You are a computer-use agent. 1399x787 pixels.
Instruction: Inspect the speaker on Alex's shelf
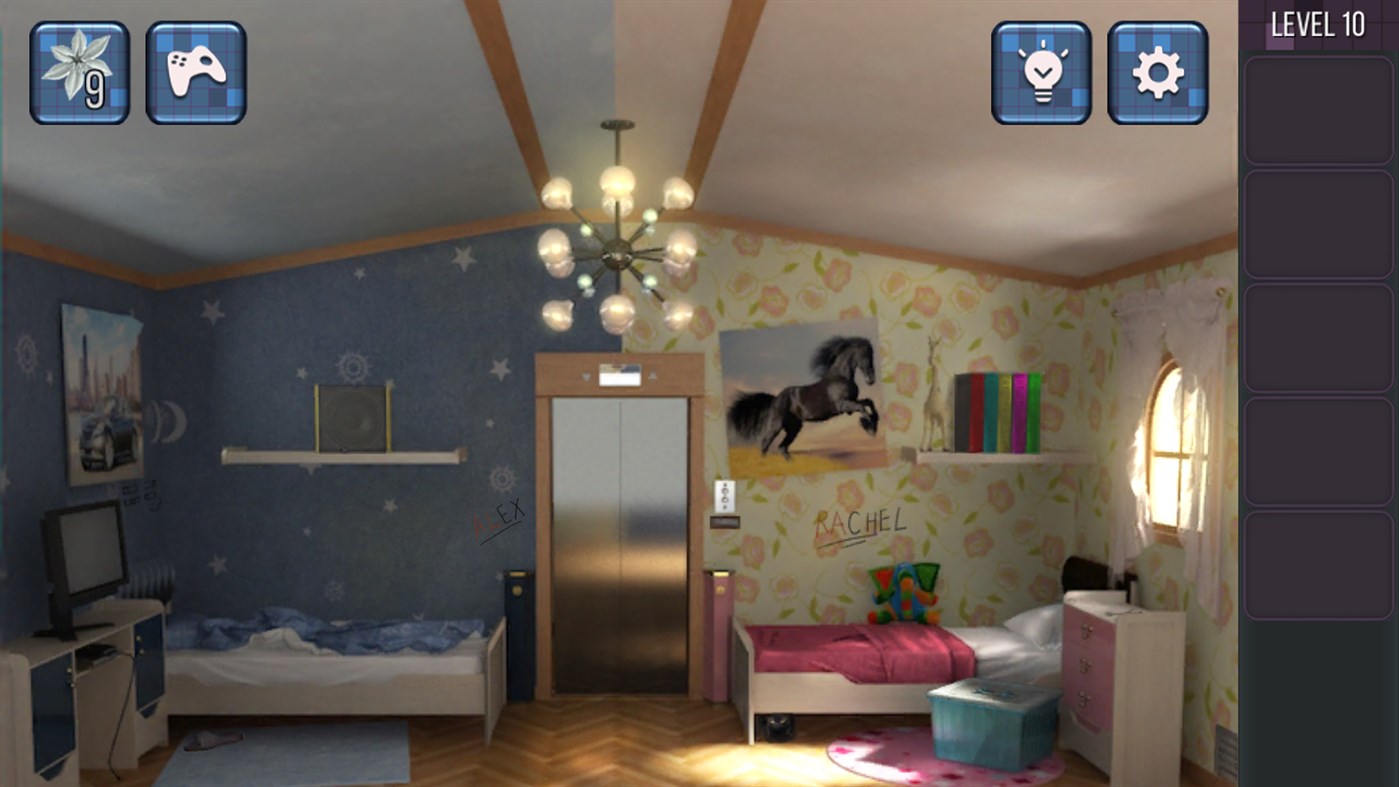coord(352,414)
